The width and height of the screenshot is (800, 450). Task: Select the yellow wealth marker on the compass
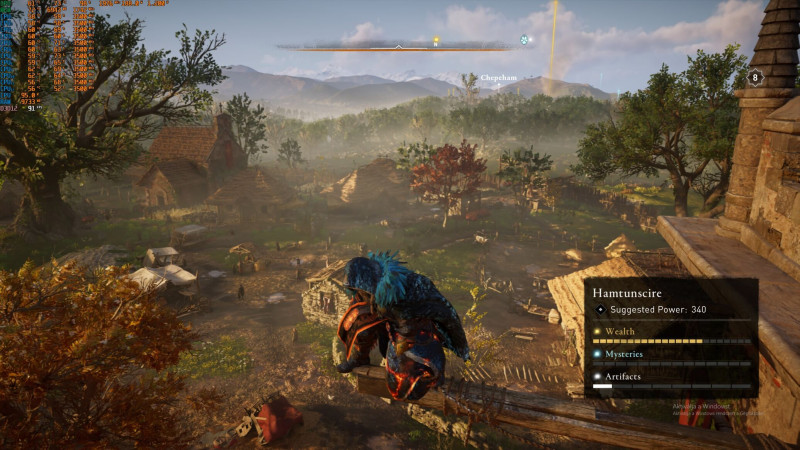click(x=436, y=41)
